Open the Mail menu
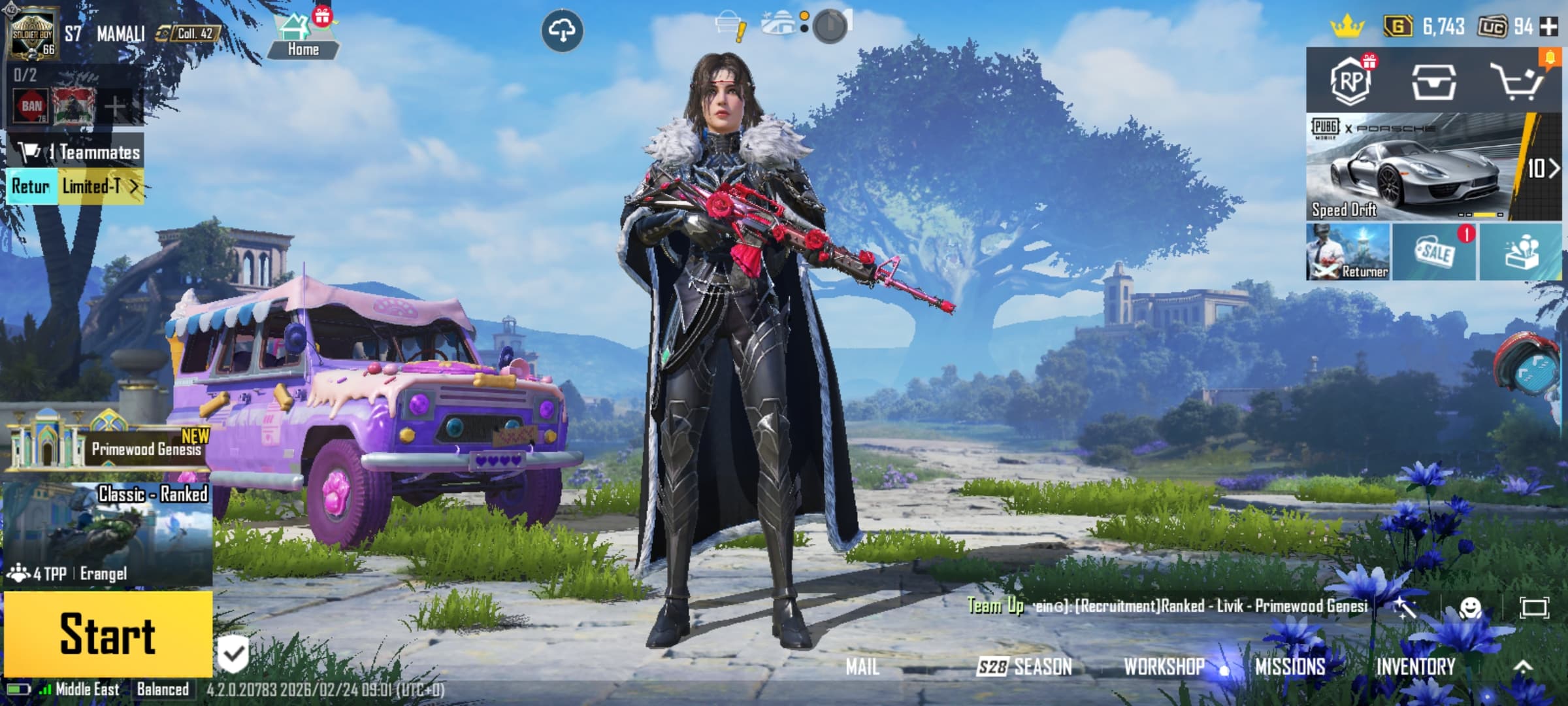 (862, 666)
